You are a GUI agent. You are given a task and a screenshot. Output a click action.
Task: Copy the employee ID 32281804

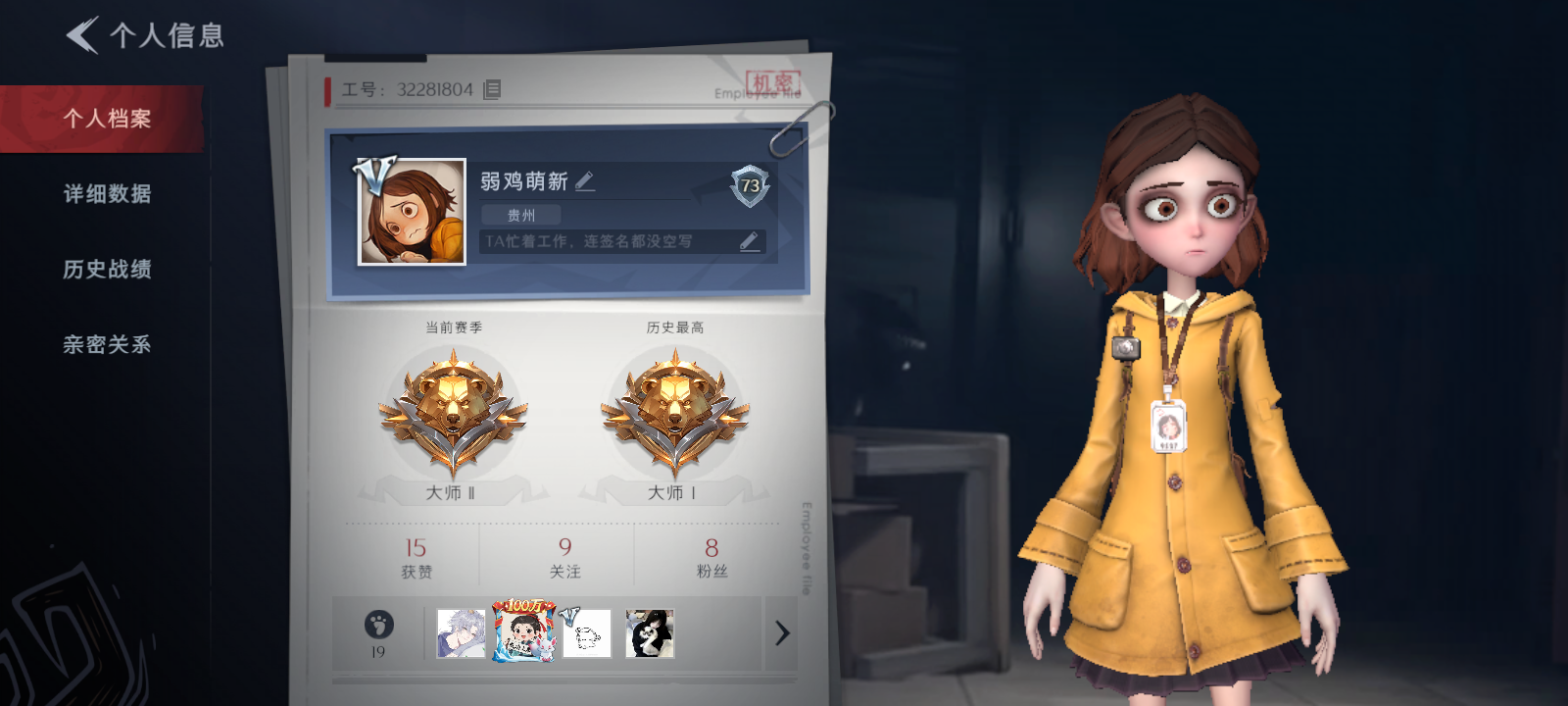tap(493, 89)
